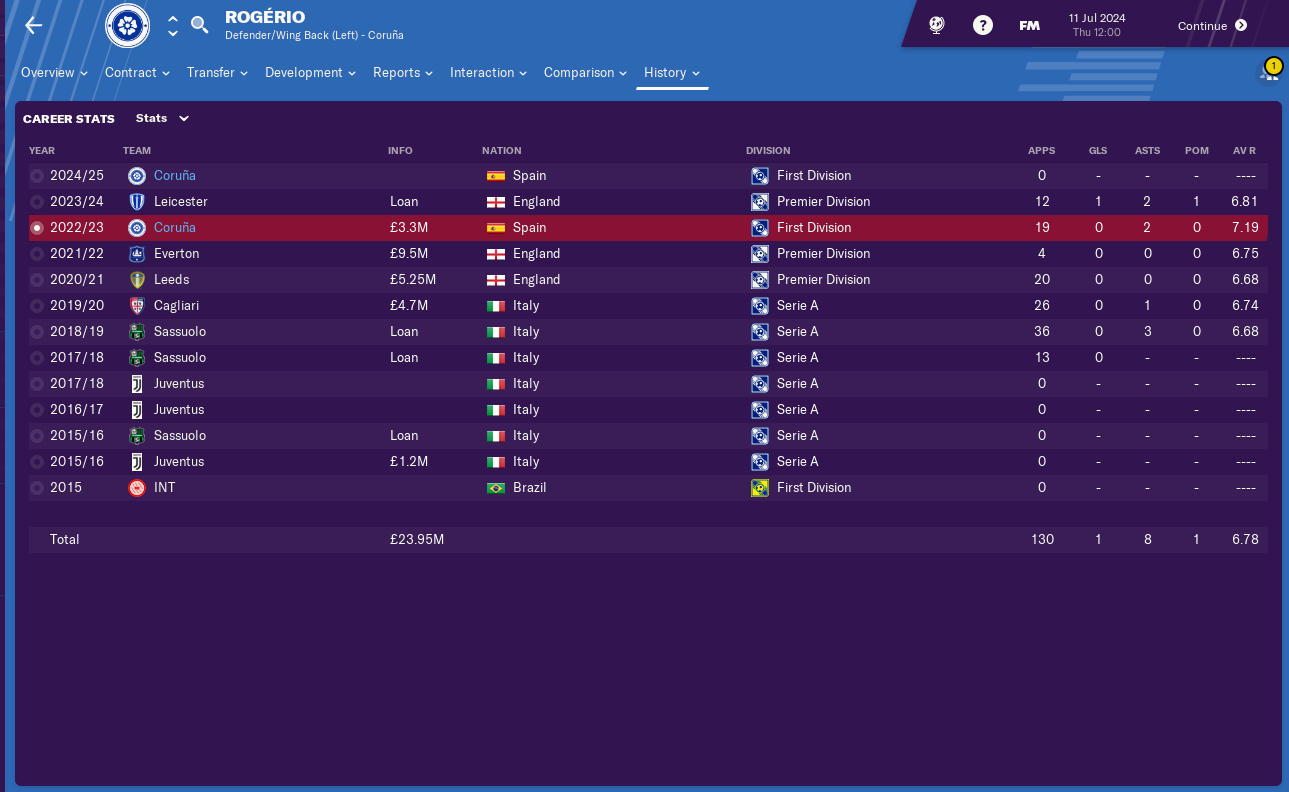
Task: Open the FM main menu
Action: tap(1029, 26)
